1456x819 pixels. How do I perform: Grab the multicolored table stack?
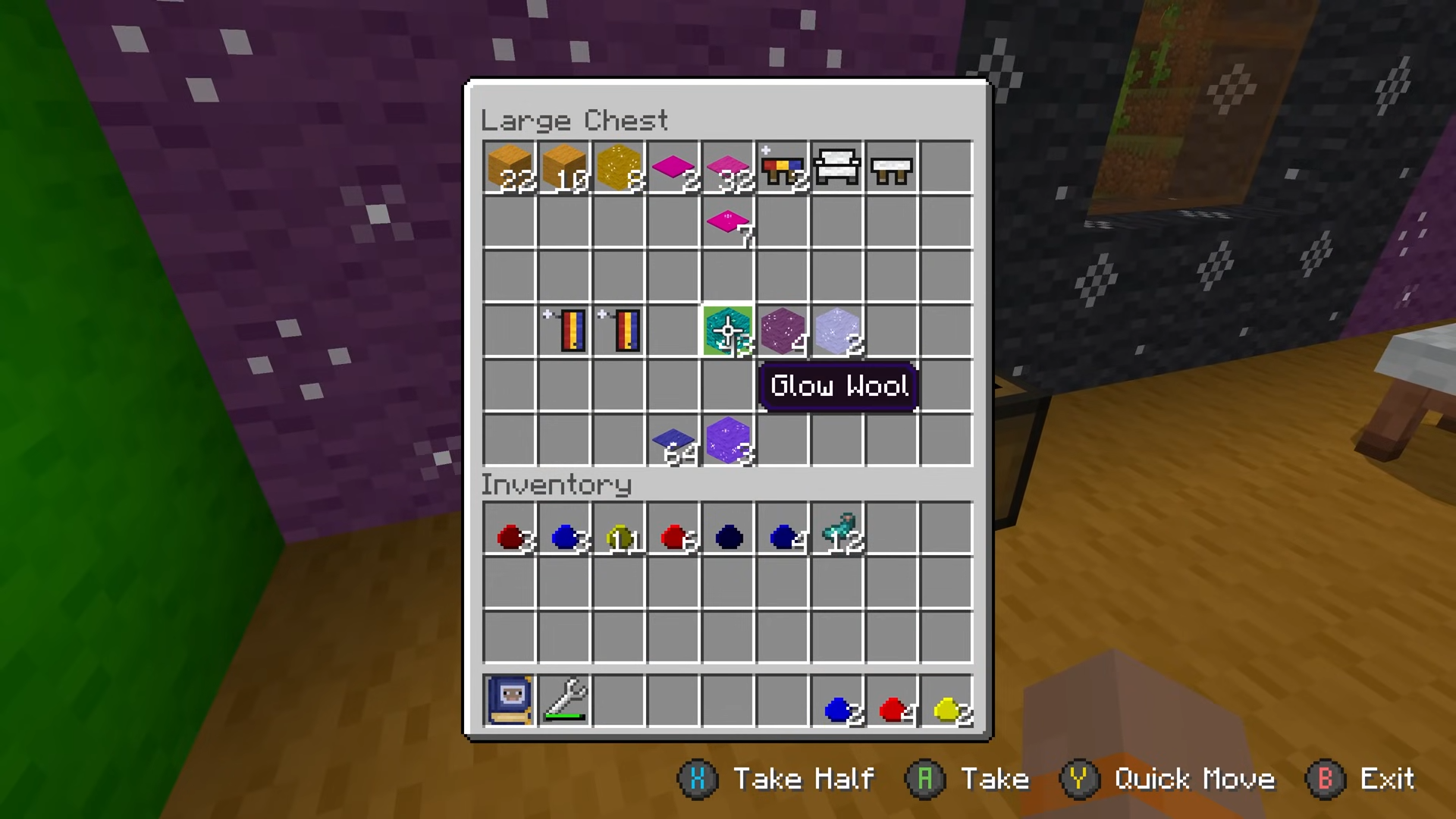pos(783,168)
